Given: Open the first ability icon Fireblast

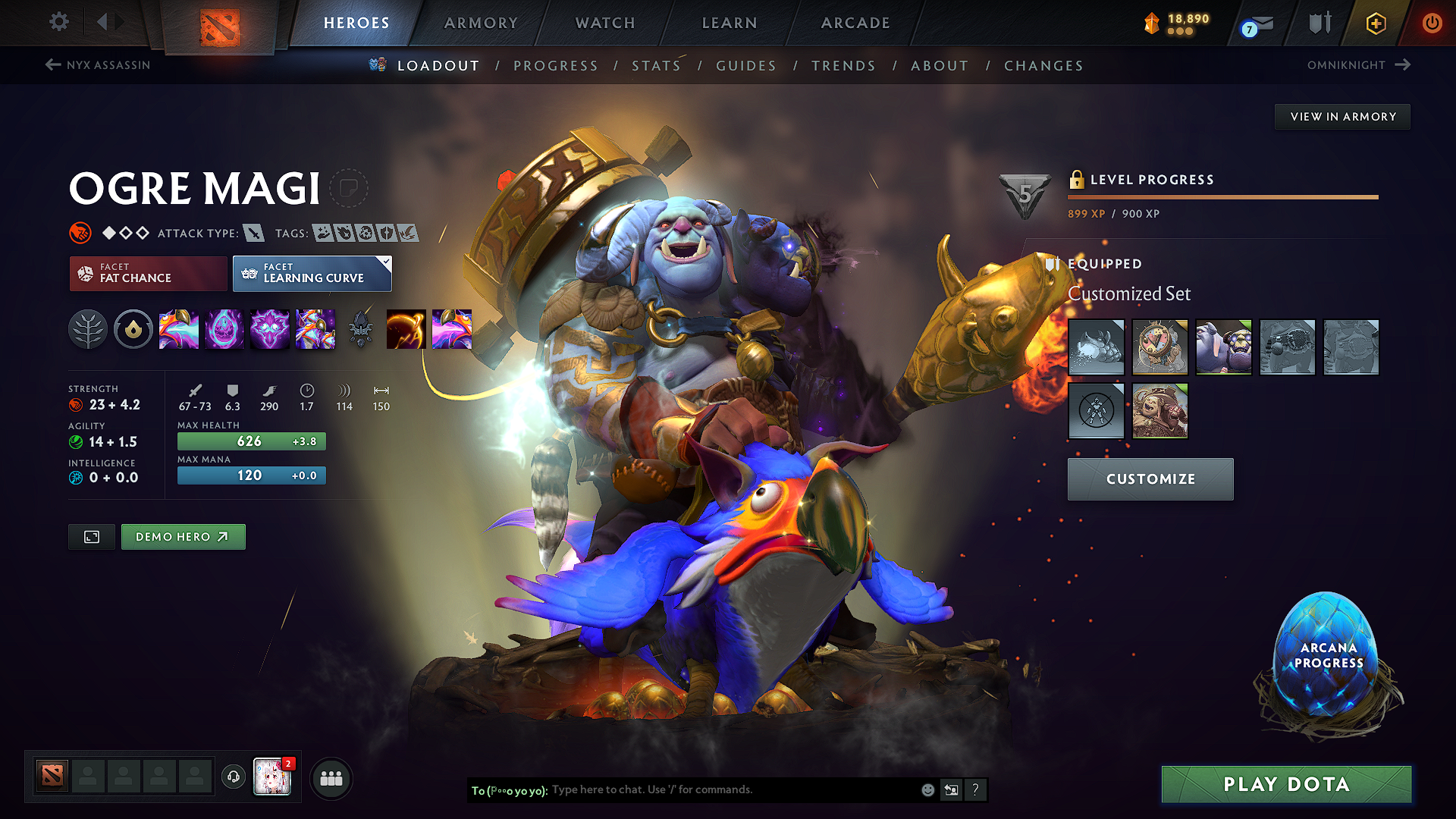Looking at the screenshot, I should point(179,329).
